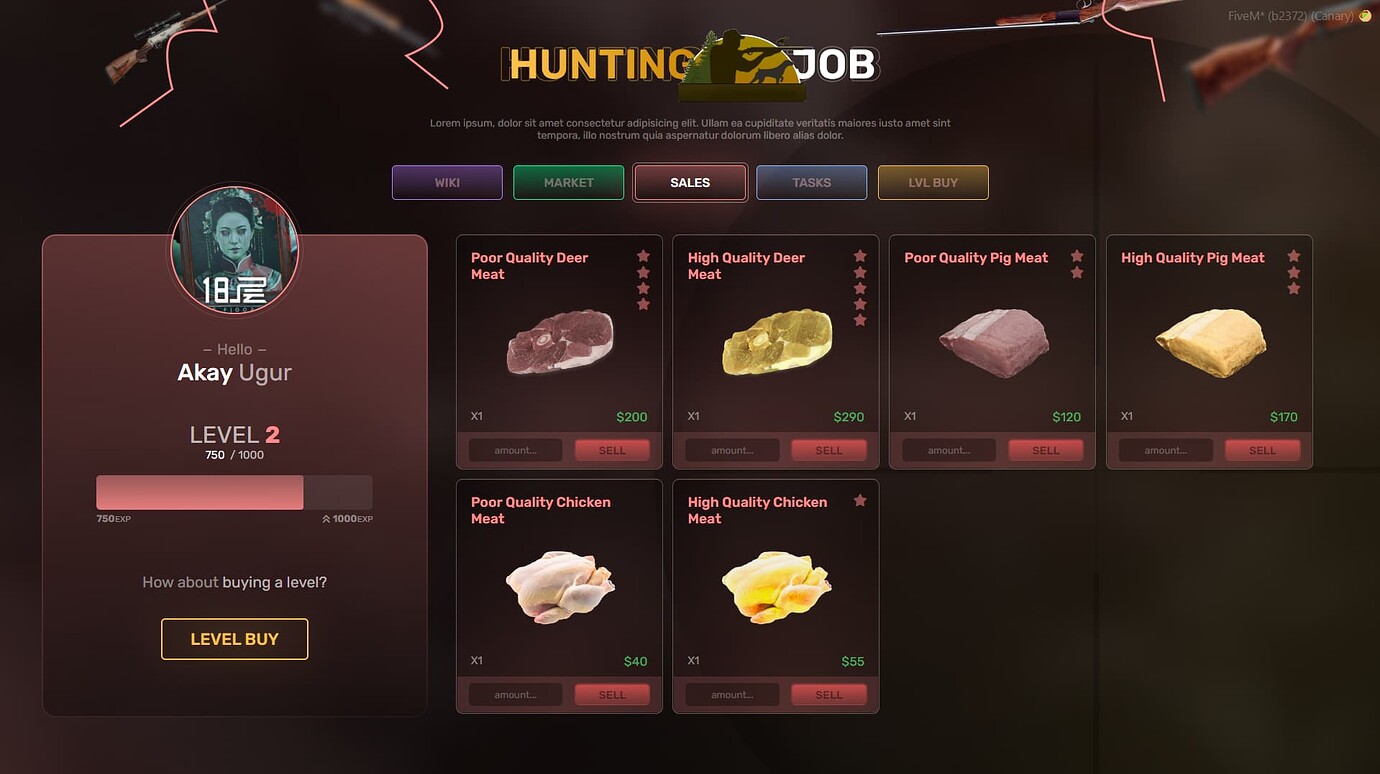Click the 750 EXP progress bar
Image resolution: width=1380 pixels, height=774 pixels.
(199, 492)
